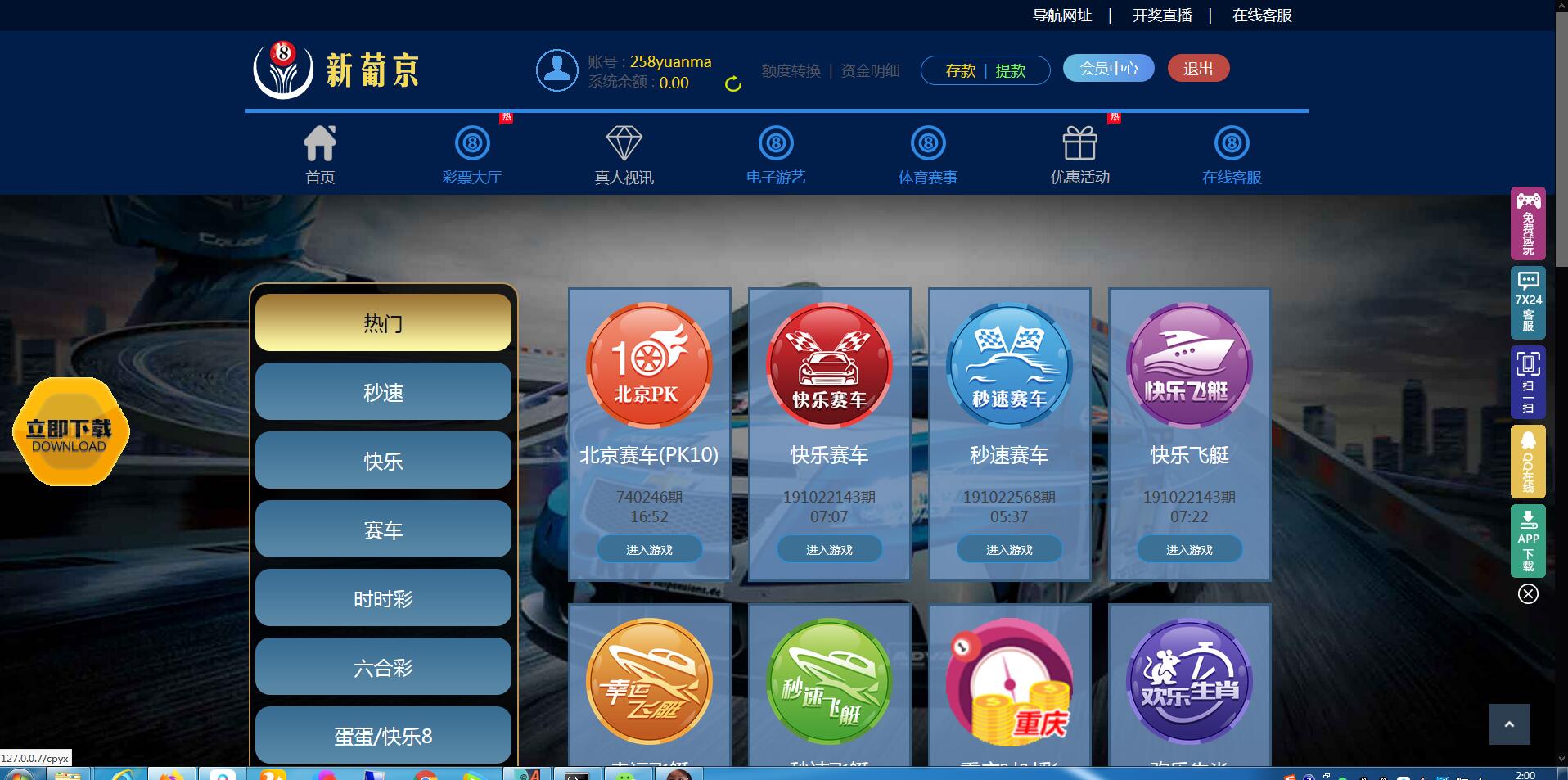The image size is (1568, 780).
Task: Click the 立即下载 DOWNLOAD badge
Action: coord(70,432)
